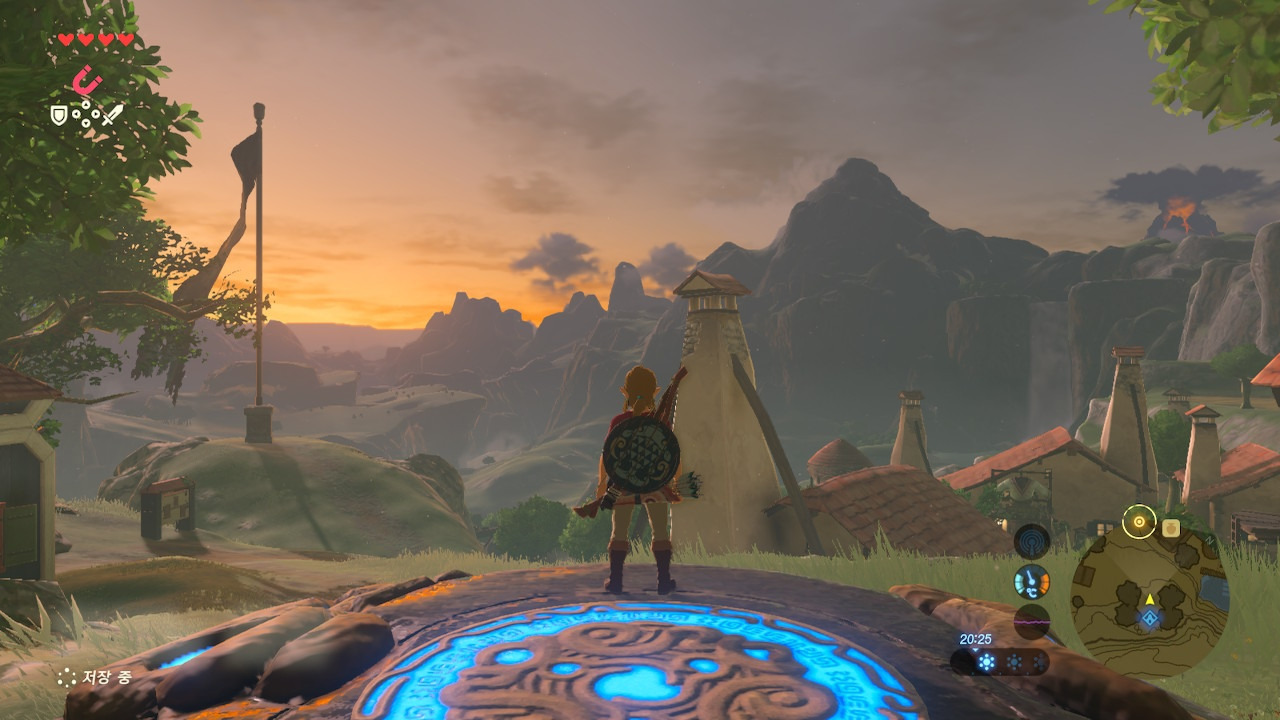Open the circular minimap

1149,598
